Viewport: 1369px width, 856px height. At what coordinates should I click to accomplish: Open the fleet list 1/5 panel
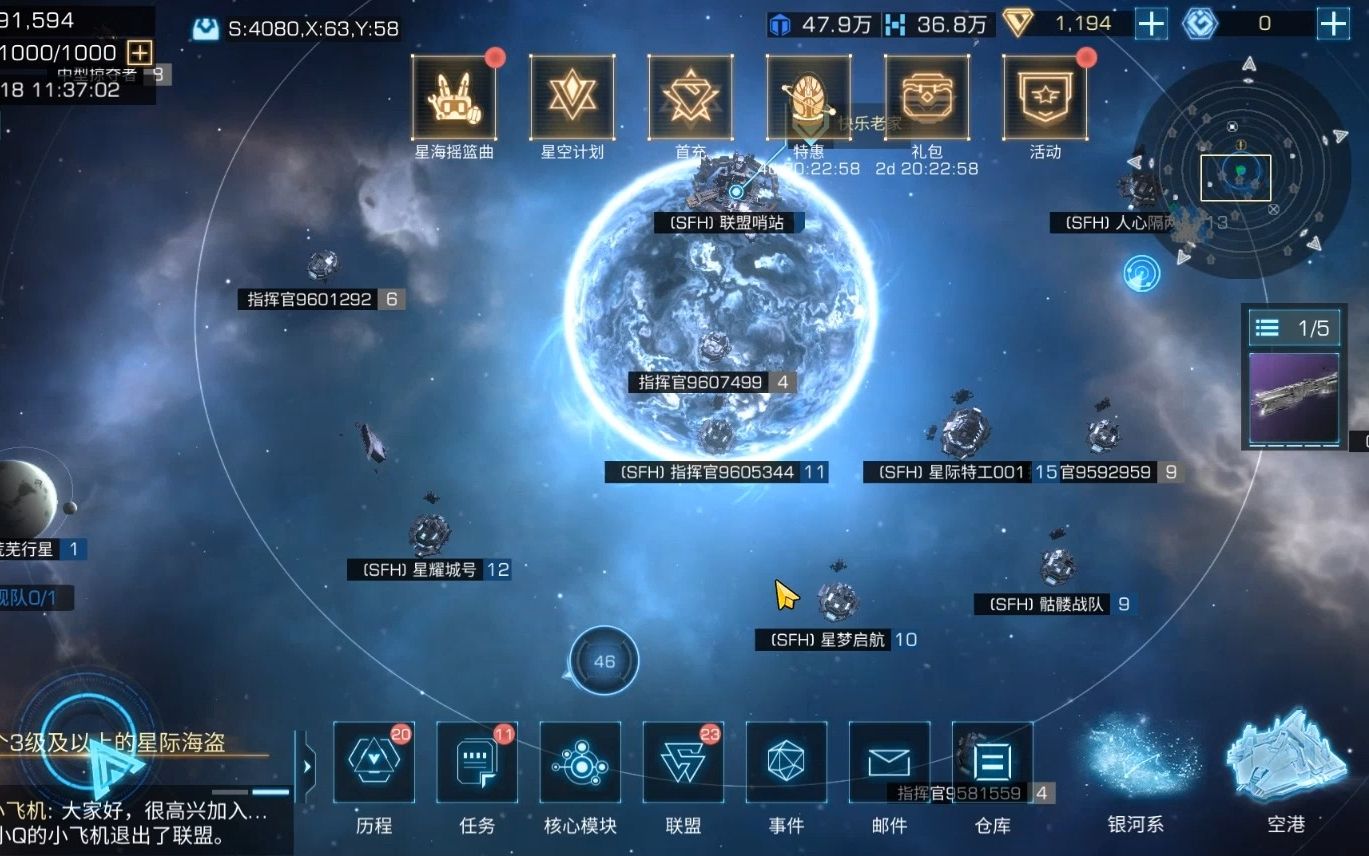click(1294, 328)
